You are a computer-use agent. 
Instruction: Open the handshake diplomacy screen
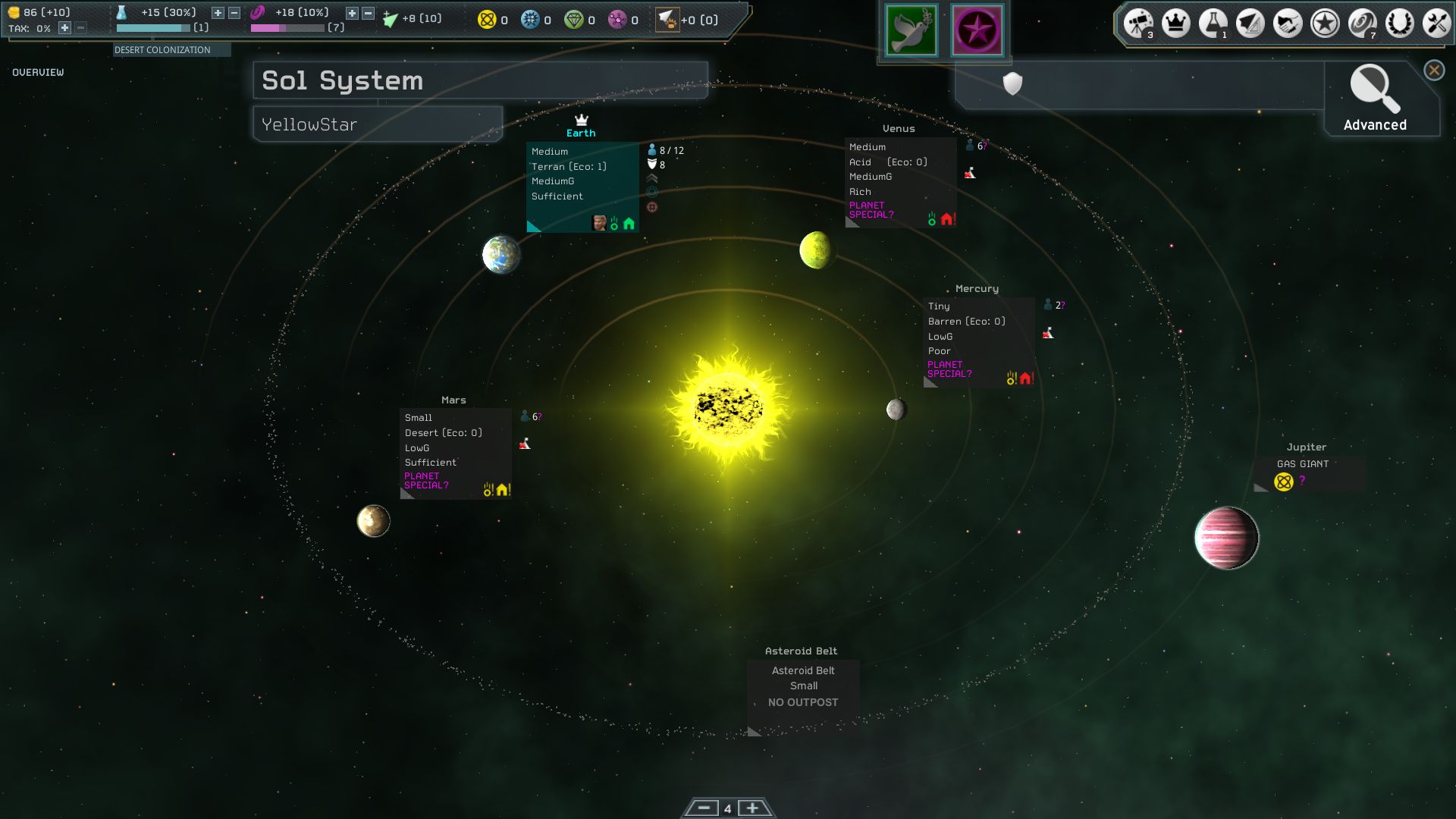coord(1287,24)
